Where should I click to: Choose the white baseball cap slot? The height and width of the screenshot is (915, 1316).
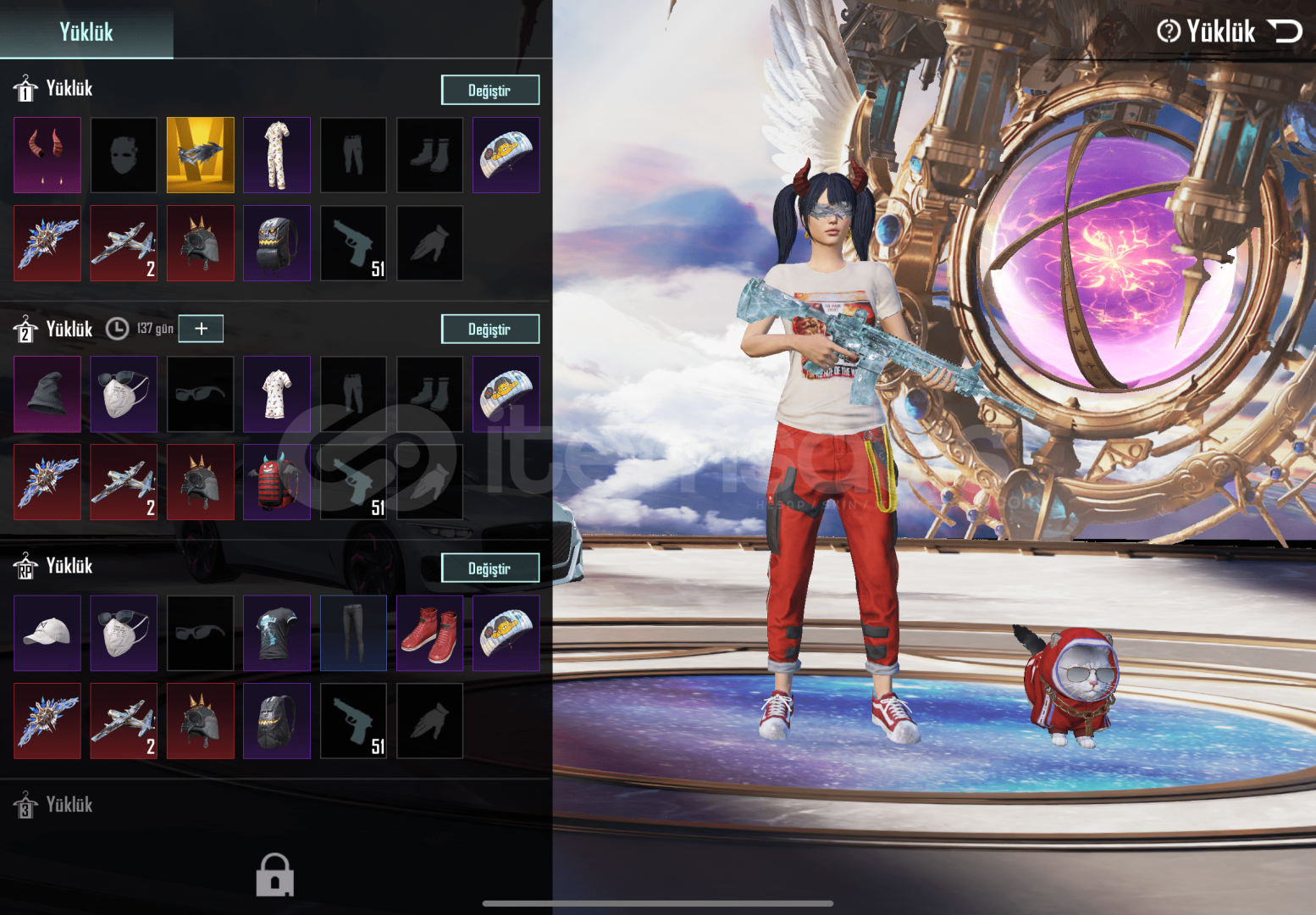(47, 633)
